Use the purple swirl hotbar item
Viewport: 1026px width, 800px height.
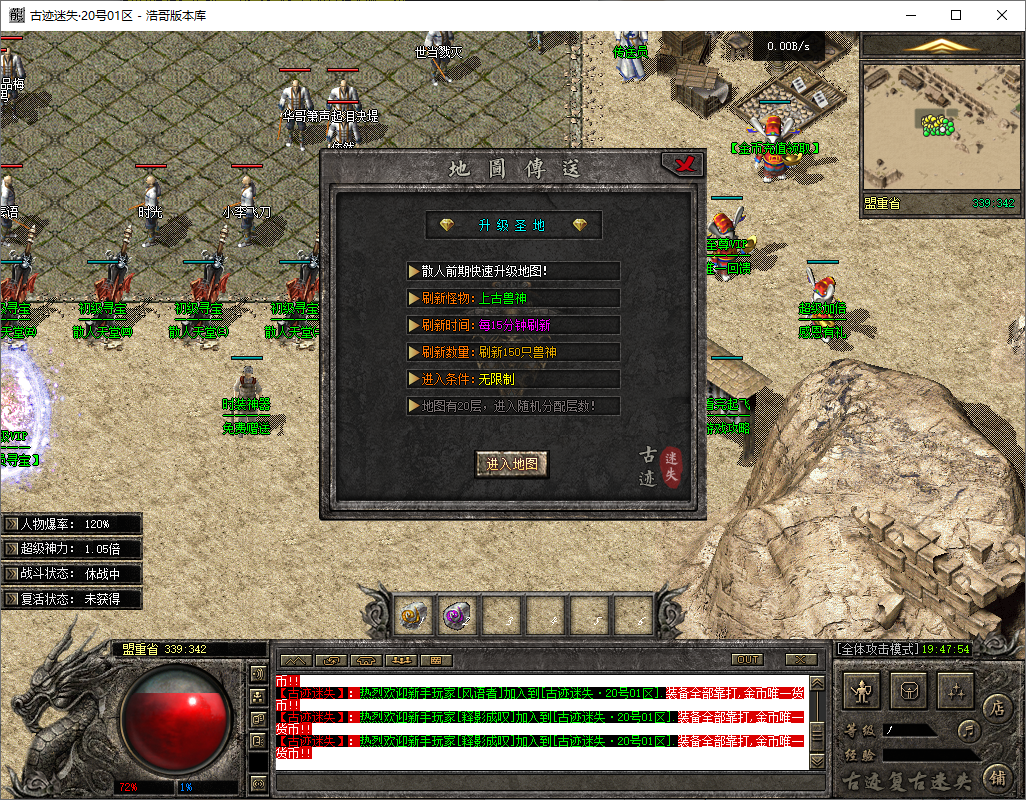tap(458, 613)
